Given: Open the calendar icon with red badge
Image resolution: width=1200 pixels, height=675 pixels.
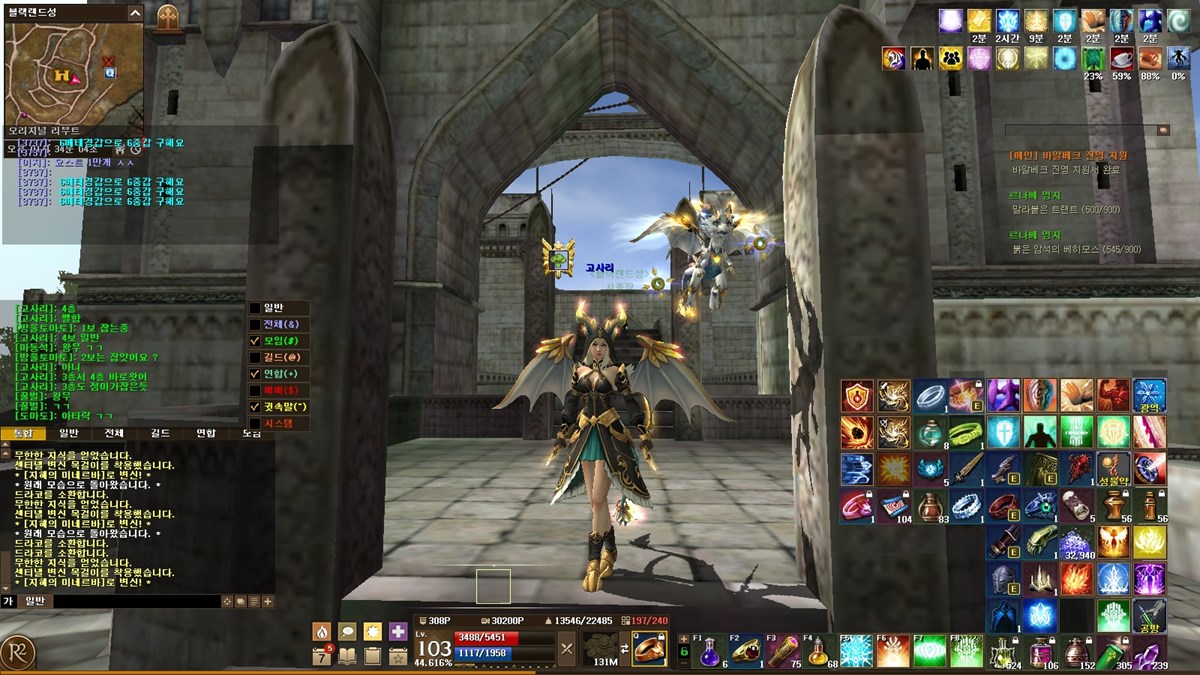Looking at the screenshot, I should (322, 656).
